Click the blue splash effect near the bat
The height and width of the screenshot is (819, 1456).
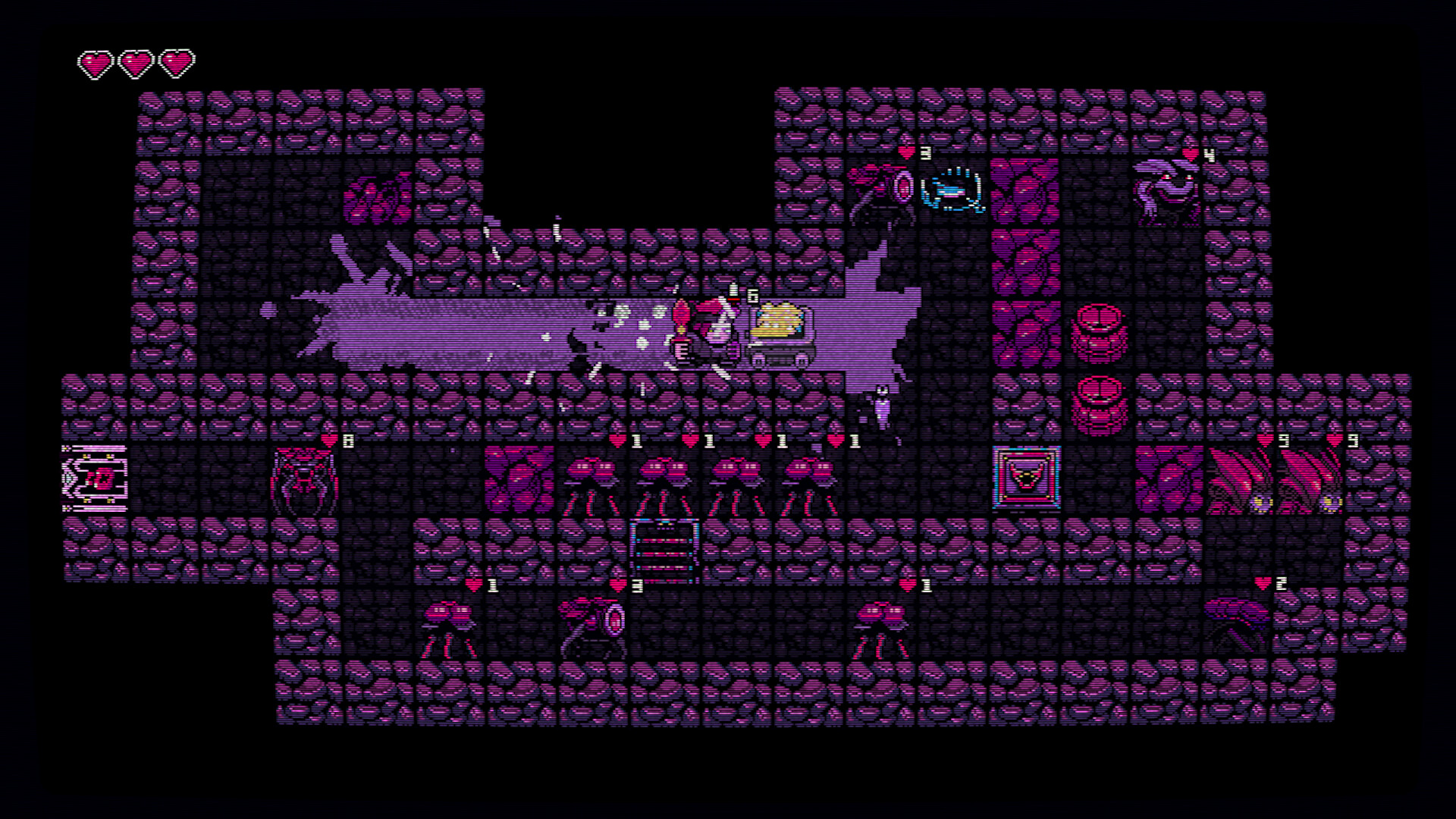[x=952, y=190]
